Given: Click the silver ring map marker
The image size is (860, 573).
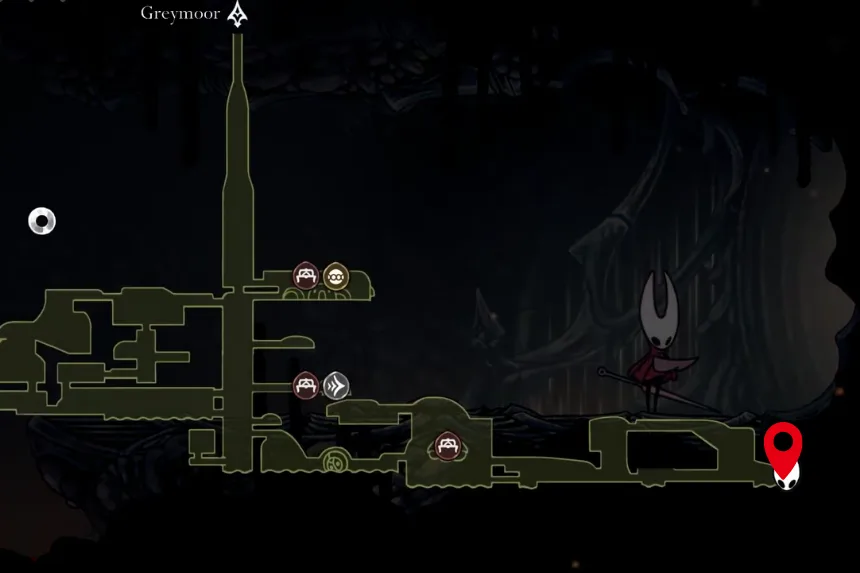Looking at the screenshot, I should click(42, 221).
